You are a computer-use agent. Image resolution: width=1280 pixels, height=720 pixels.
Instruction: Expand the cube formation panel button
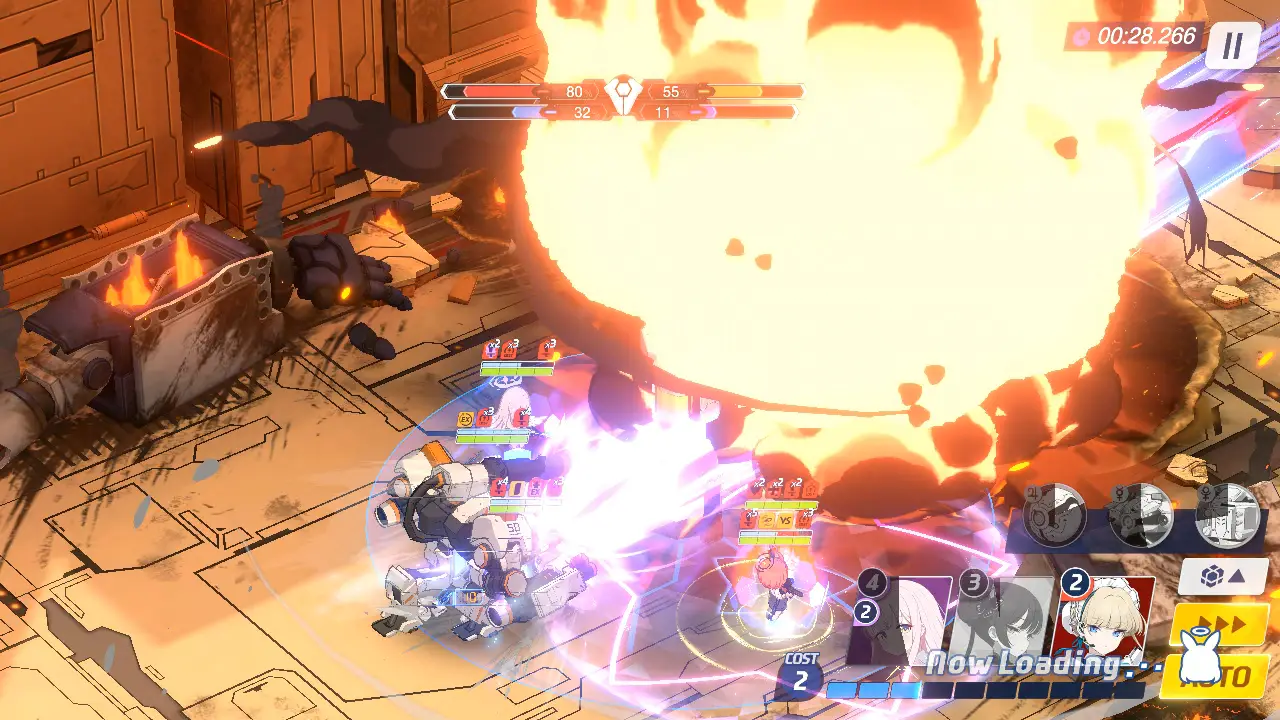click(x=1222, y=577)
